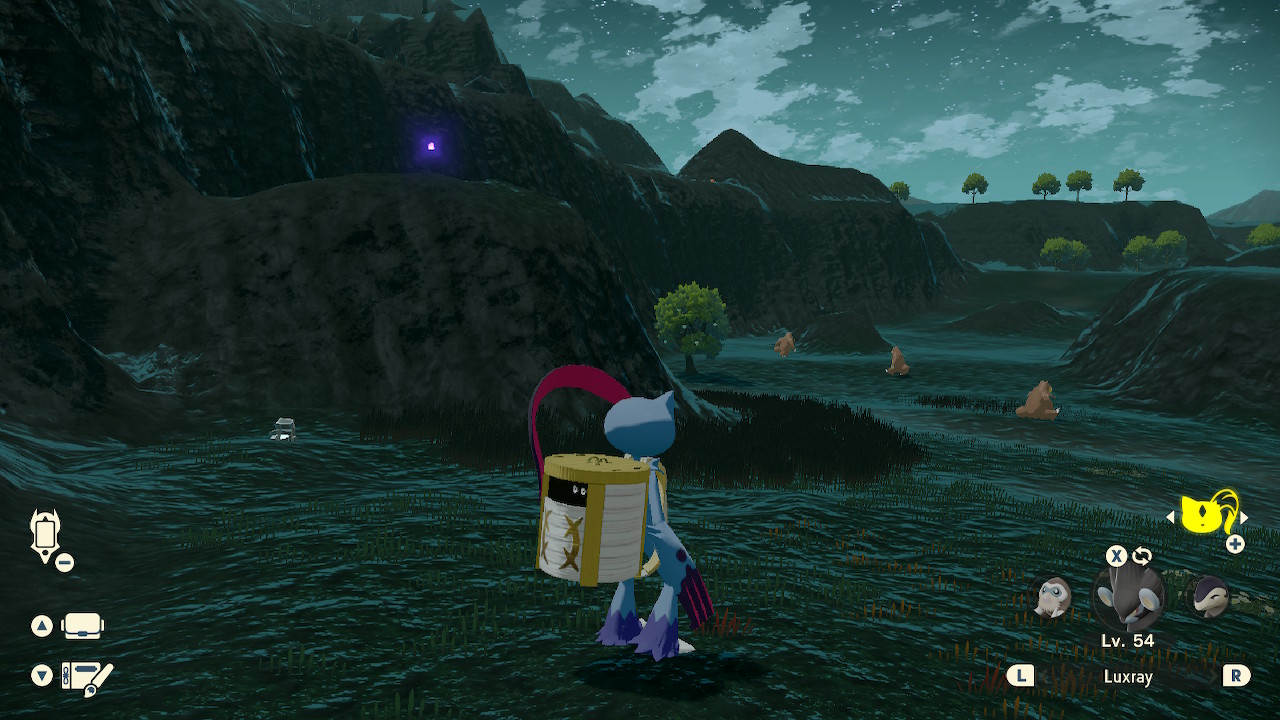1280x720 pixels.
Task: Cycle ride Pokémon using the right arrow
Action: click(1243, 516)
